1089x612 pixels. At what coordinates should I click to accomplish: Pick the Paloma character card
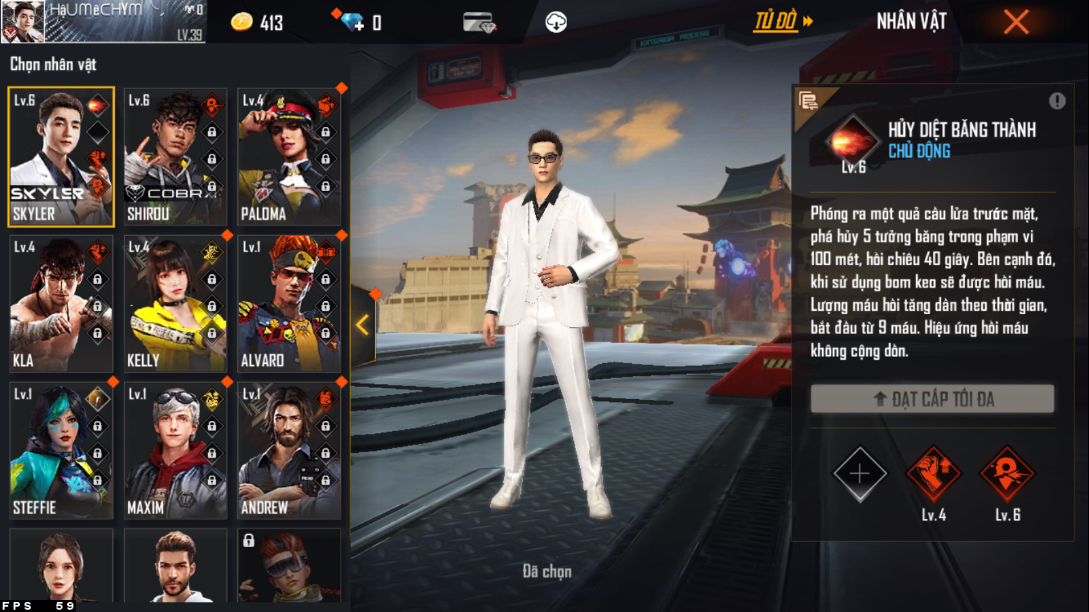pyautogui.click(x=289, y=156)
